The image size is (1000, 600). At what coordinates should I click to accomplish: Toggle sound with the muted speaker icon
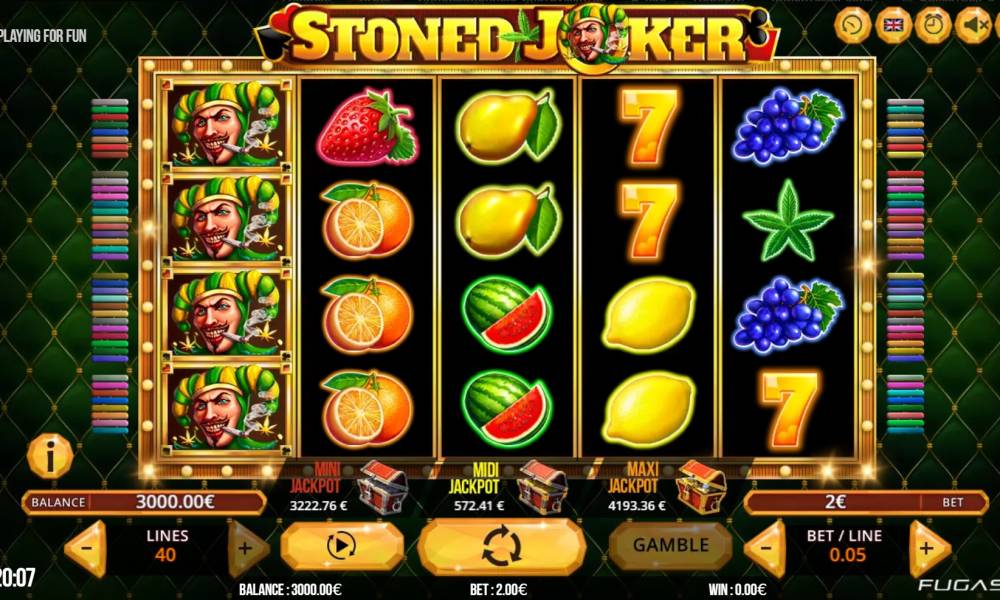(x=972, y=24)
